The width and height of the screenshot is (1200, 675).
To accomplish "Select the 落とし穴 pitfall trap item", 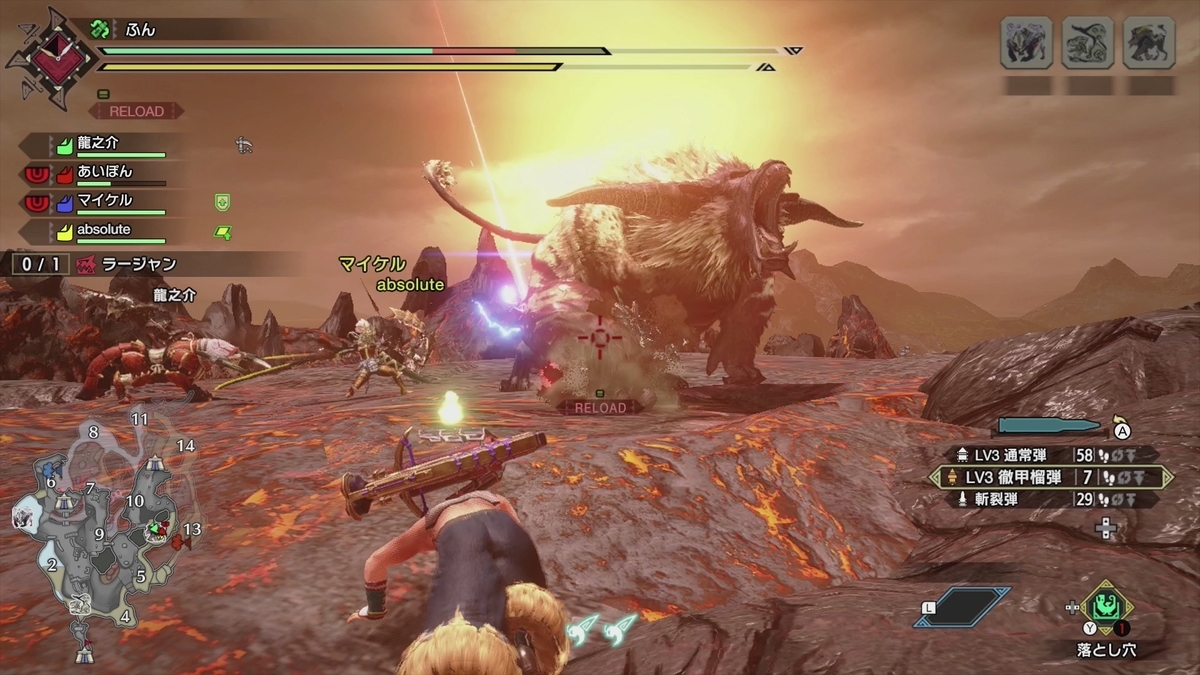I will click(1106, 606).
